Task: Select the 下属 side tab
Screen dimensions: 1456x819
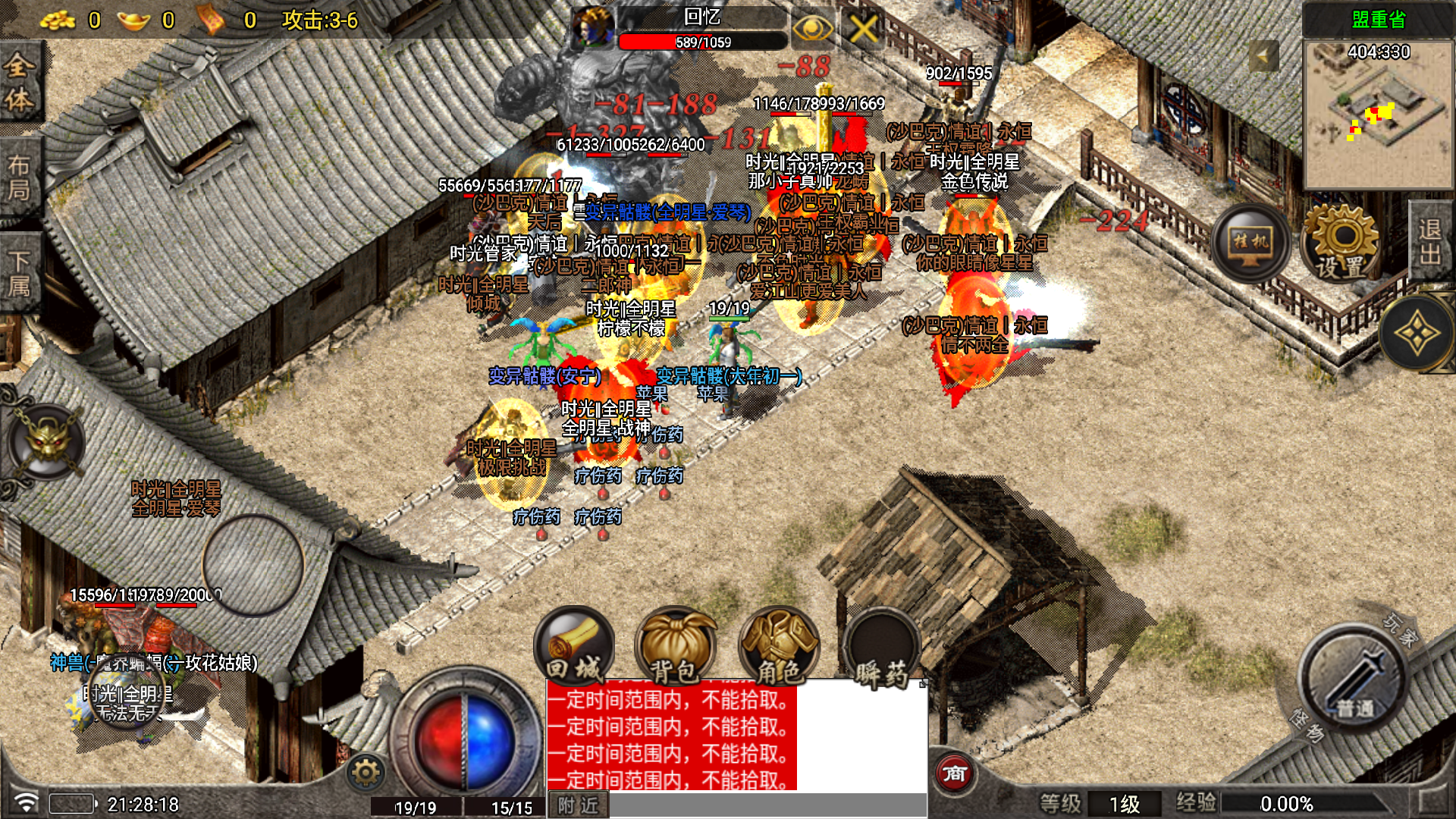Action: [x=19, y=275]
